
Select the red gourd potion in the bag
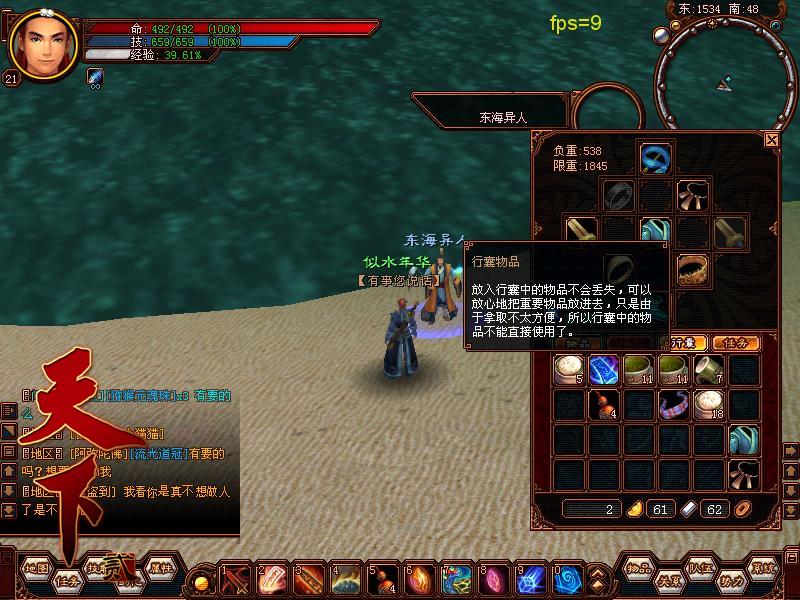click(605, 404)
